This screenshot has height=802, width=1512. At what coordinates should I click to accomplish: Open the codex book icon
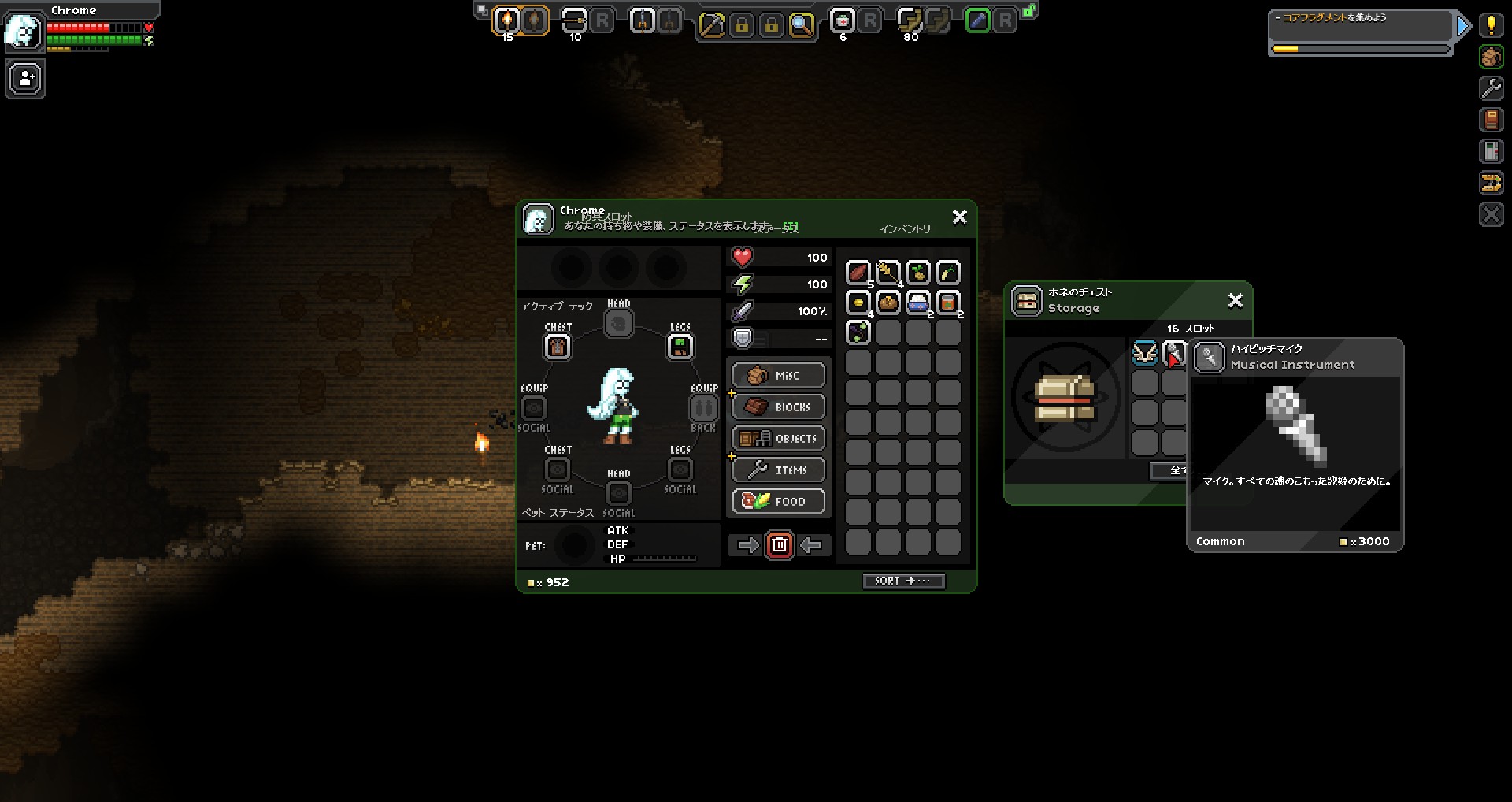pyautogui.click(x=1491, y=120)
